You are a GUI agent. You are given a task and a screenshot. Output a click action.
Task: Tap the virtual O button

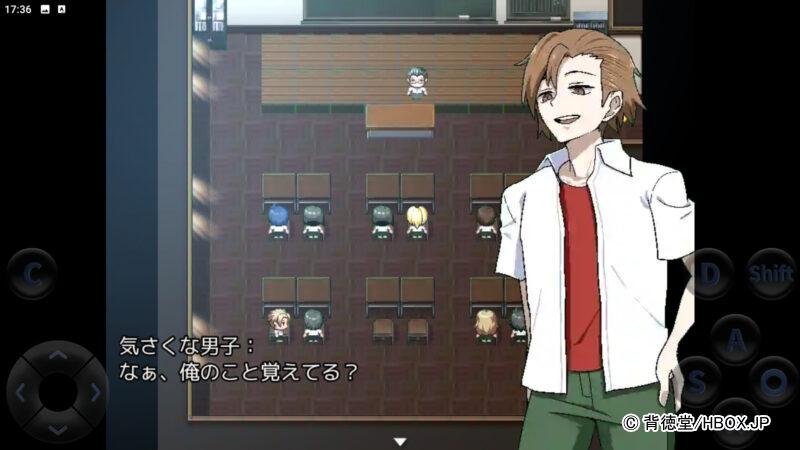coord(773,383)
